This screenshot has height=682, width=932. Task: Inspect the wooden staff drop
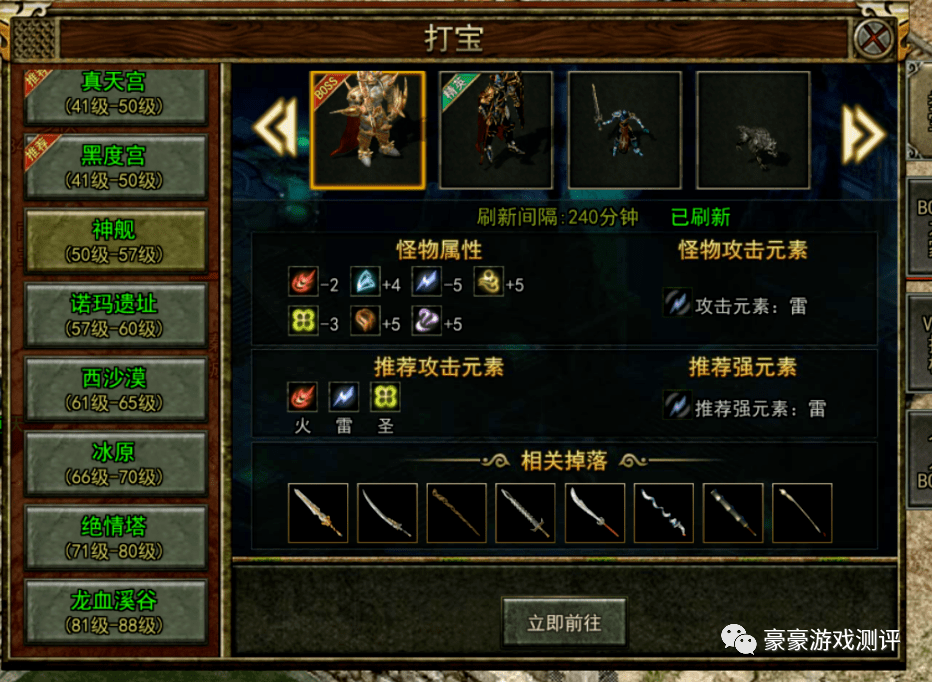[x=457, y=513]
